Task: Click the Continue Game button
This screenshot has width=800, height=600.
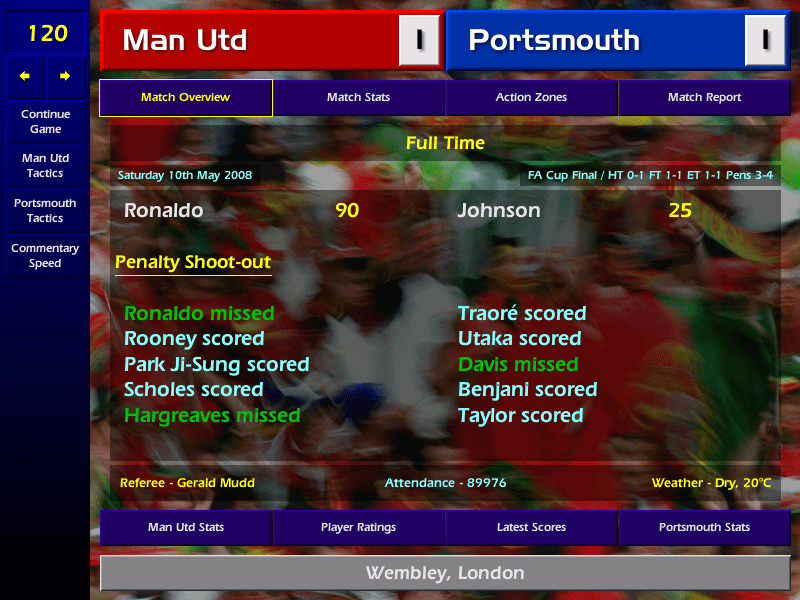Action: click(45, 121)
